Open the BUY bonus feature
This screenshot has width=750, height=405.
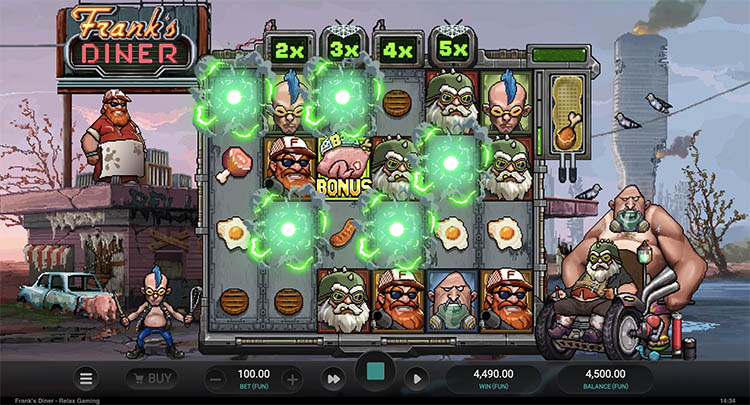[x=151, y=379]
